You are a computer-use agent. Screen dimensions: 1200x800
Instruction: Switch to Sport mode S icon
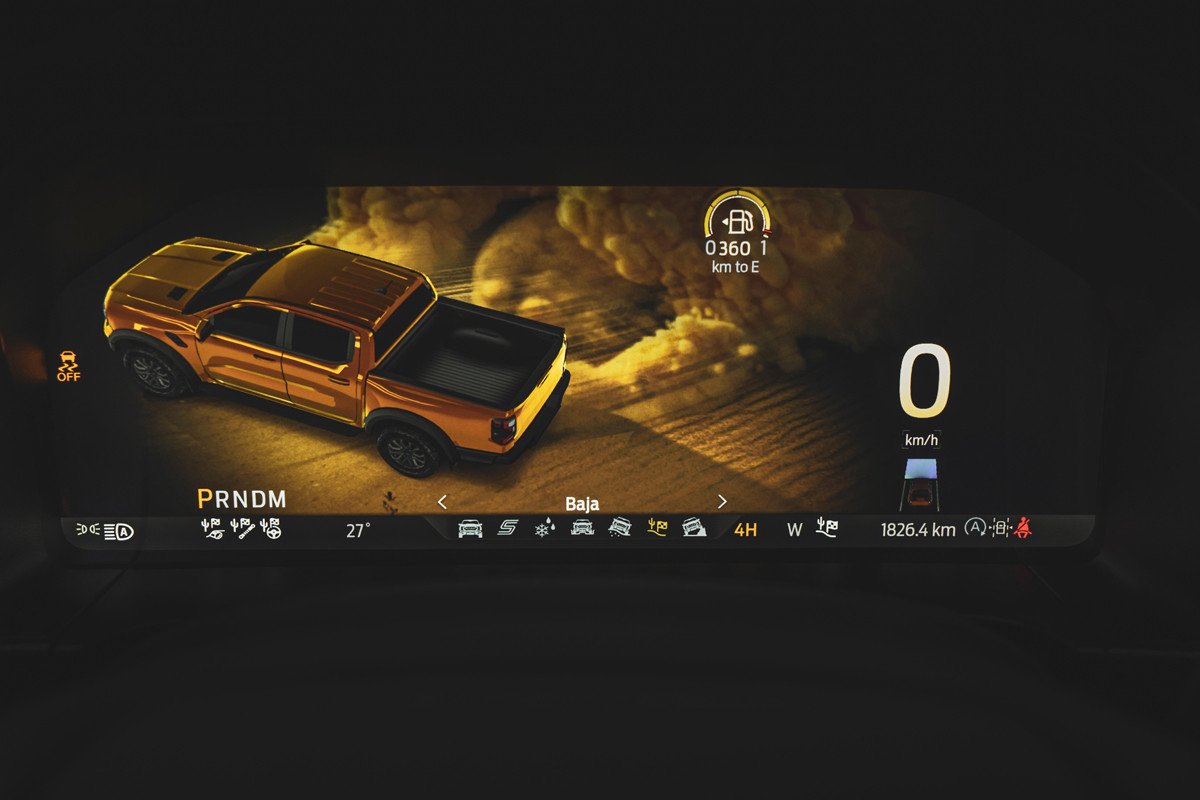(508, 528)
